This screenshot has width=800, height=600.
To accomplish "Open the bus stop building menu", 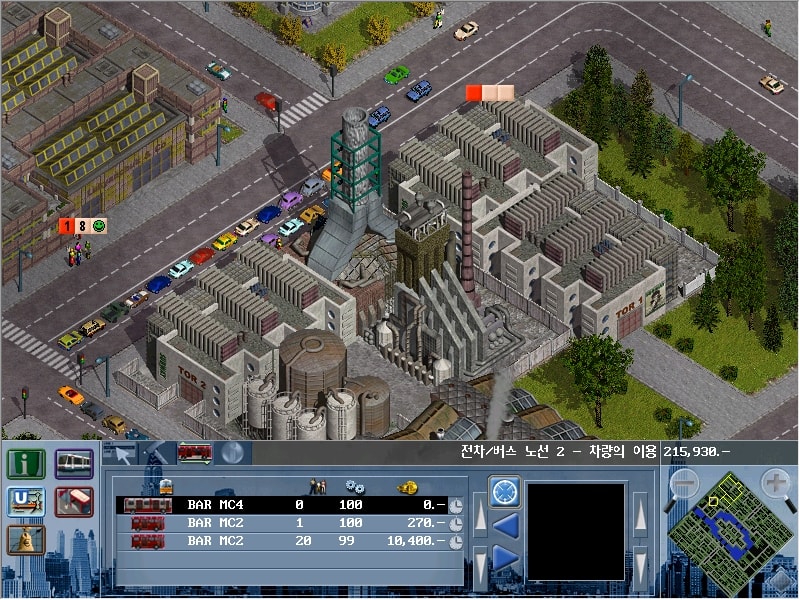I will (75, 502).
